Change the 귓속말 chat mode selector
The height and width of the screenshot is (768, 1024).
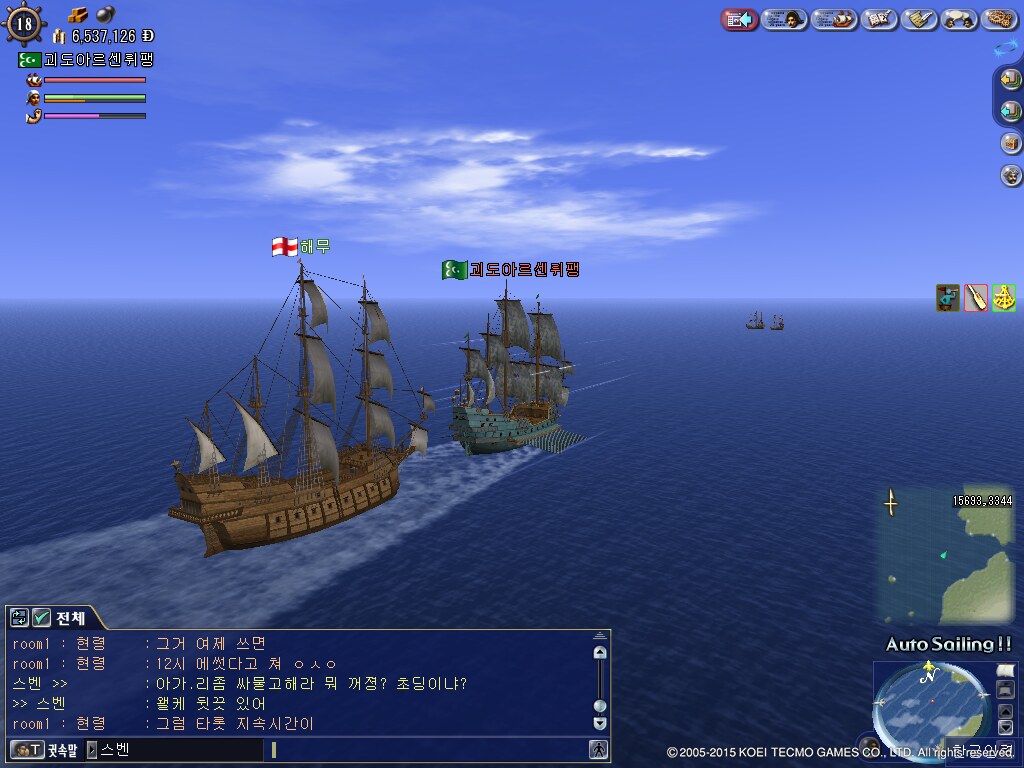(x=45, y=749)
